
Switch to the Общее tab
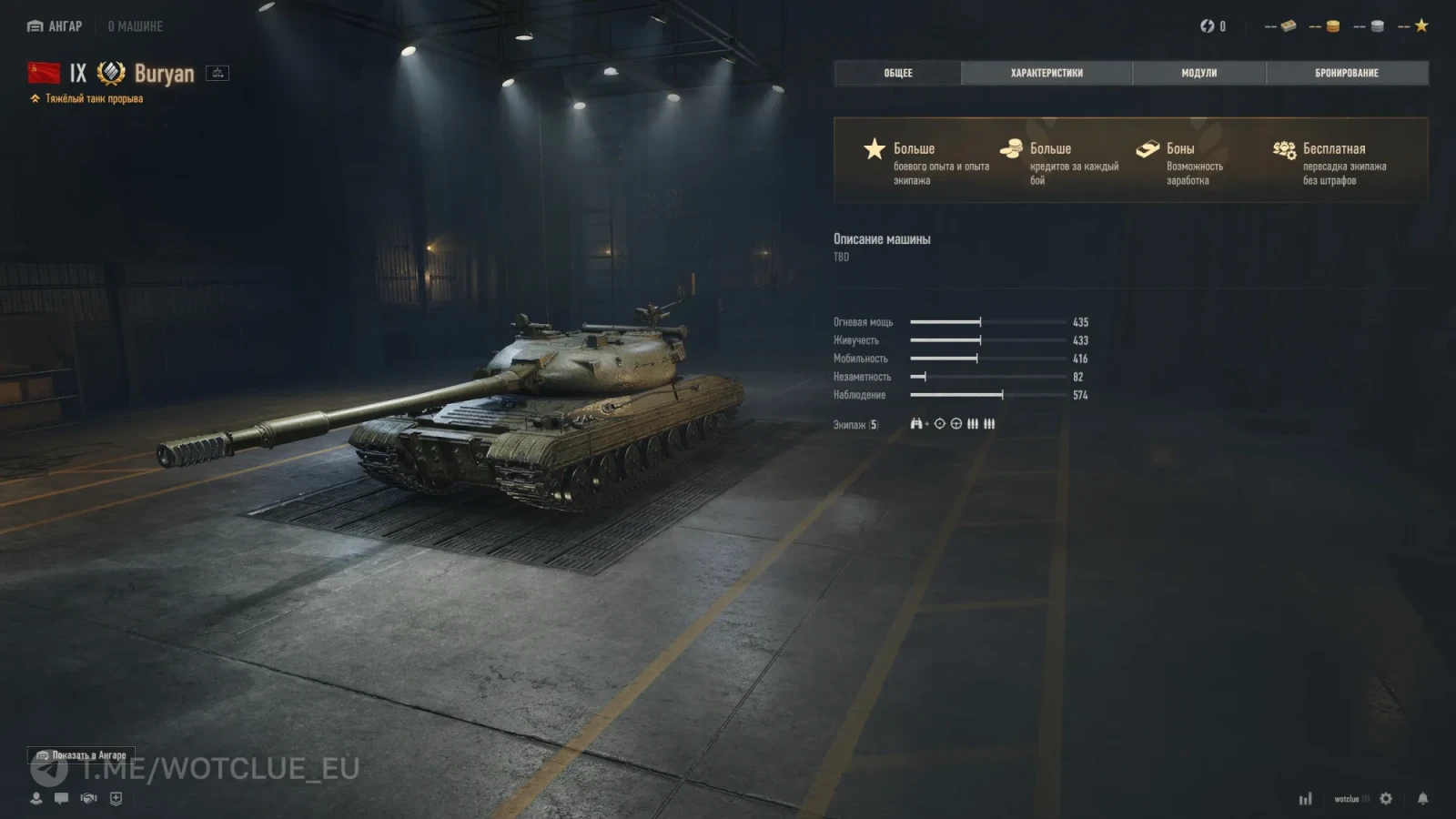click(897, 73)
